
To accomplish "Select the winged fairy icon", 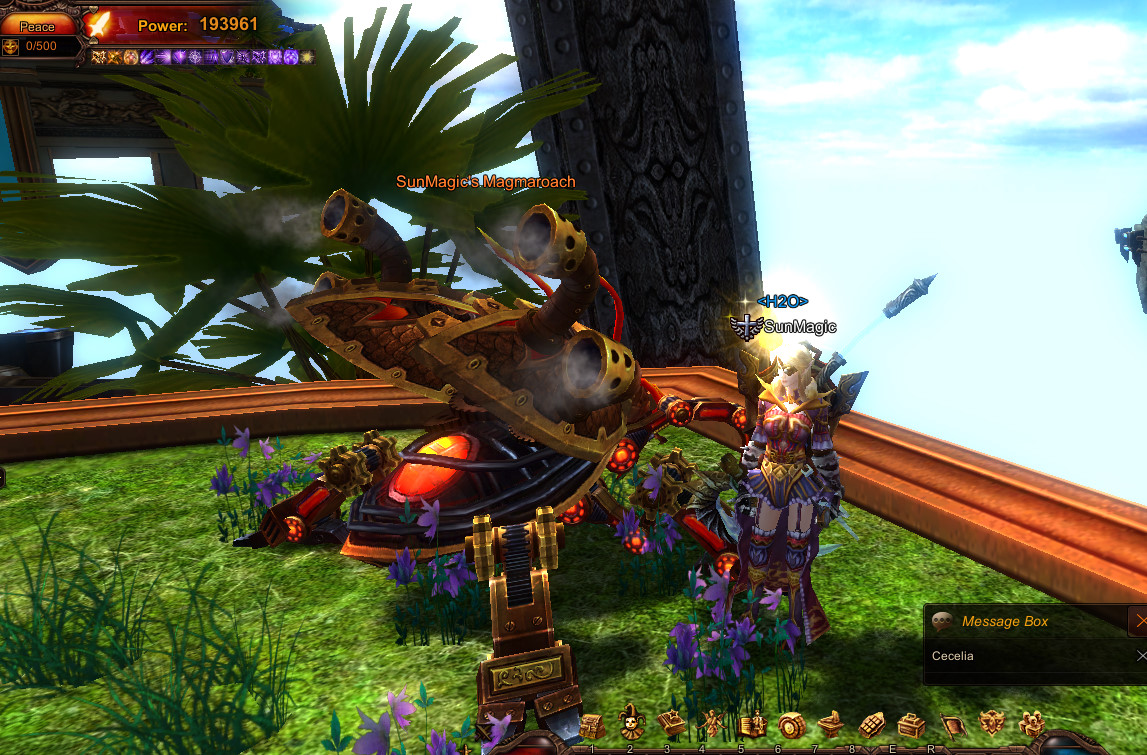I will pyautogui.click(x=712, y=724).
